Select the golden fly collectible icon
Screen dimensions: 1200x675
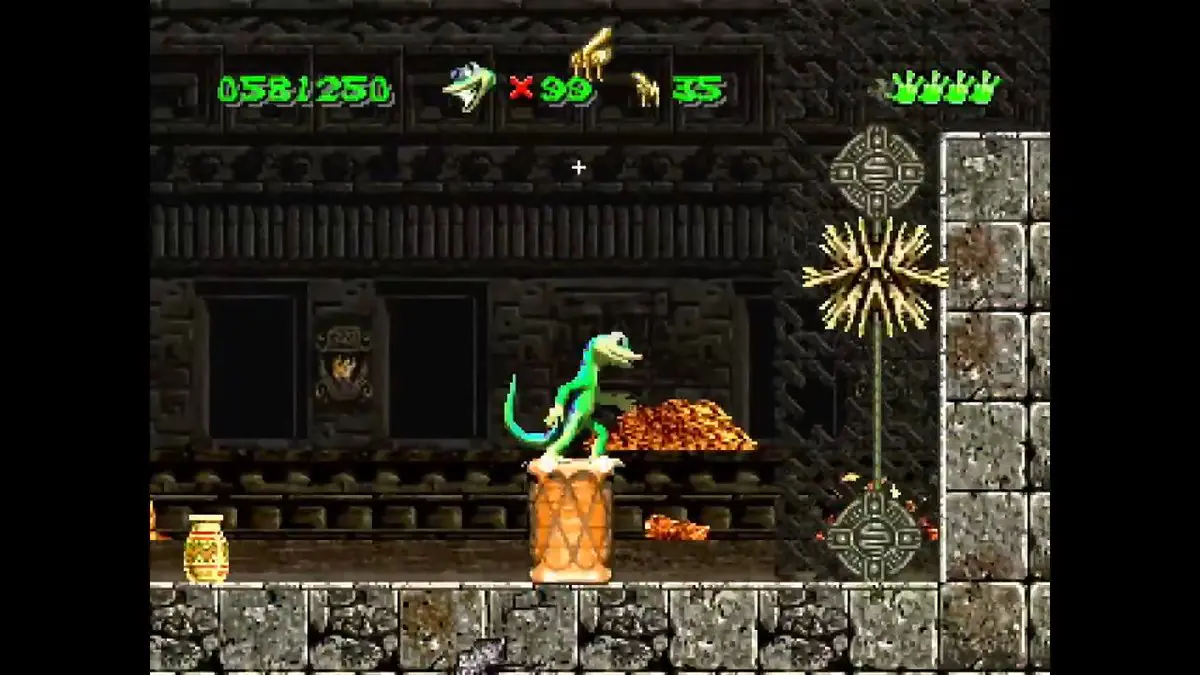pyautogui.click(x=646, y=90)
